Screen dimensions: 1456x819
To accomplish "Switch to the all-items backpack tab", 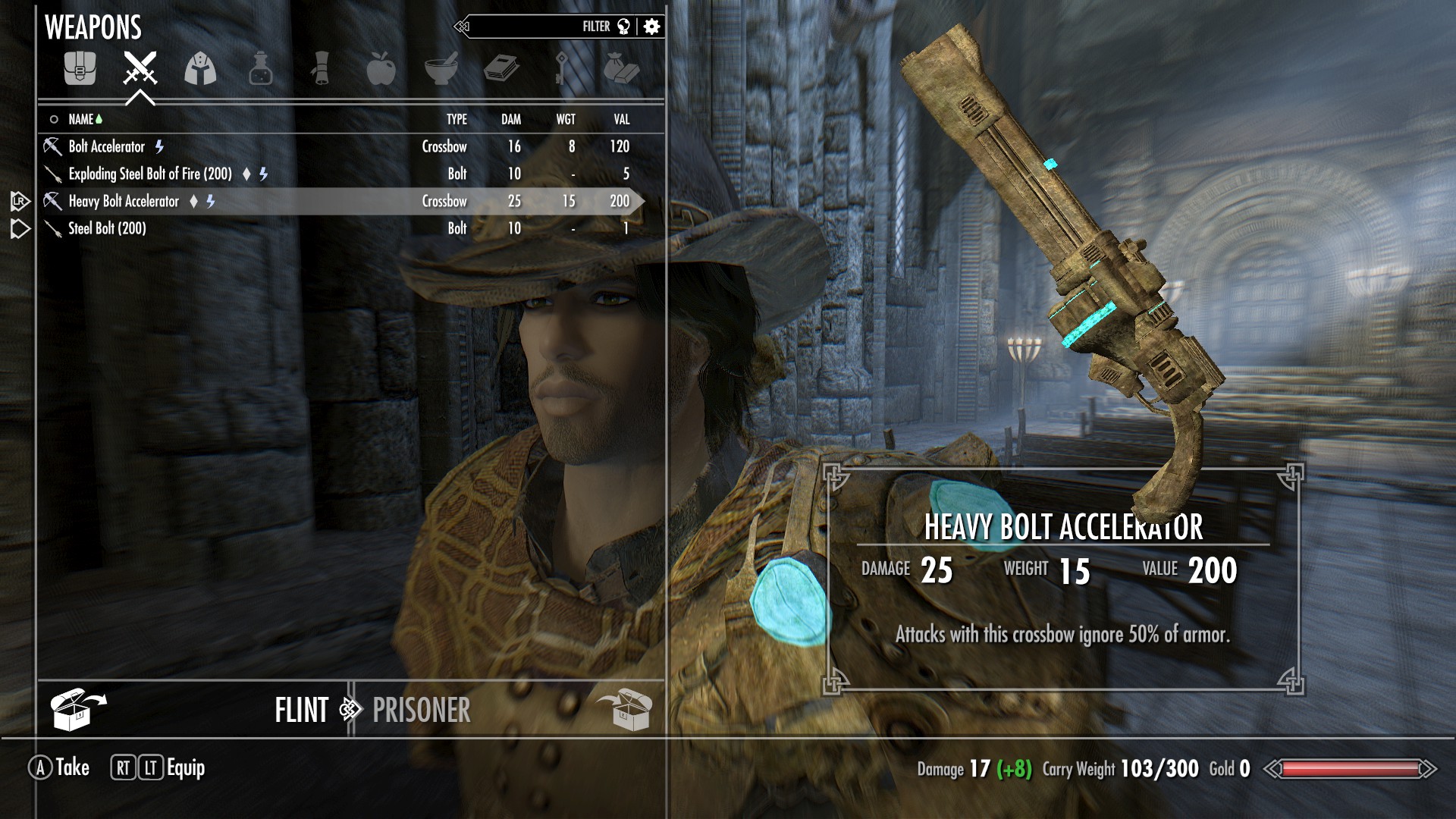I will [x=80, y=69].
